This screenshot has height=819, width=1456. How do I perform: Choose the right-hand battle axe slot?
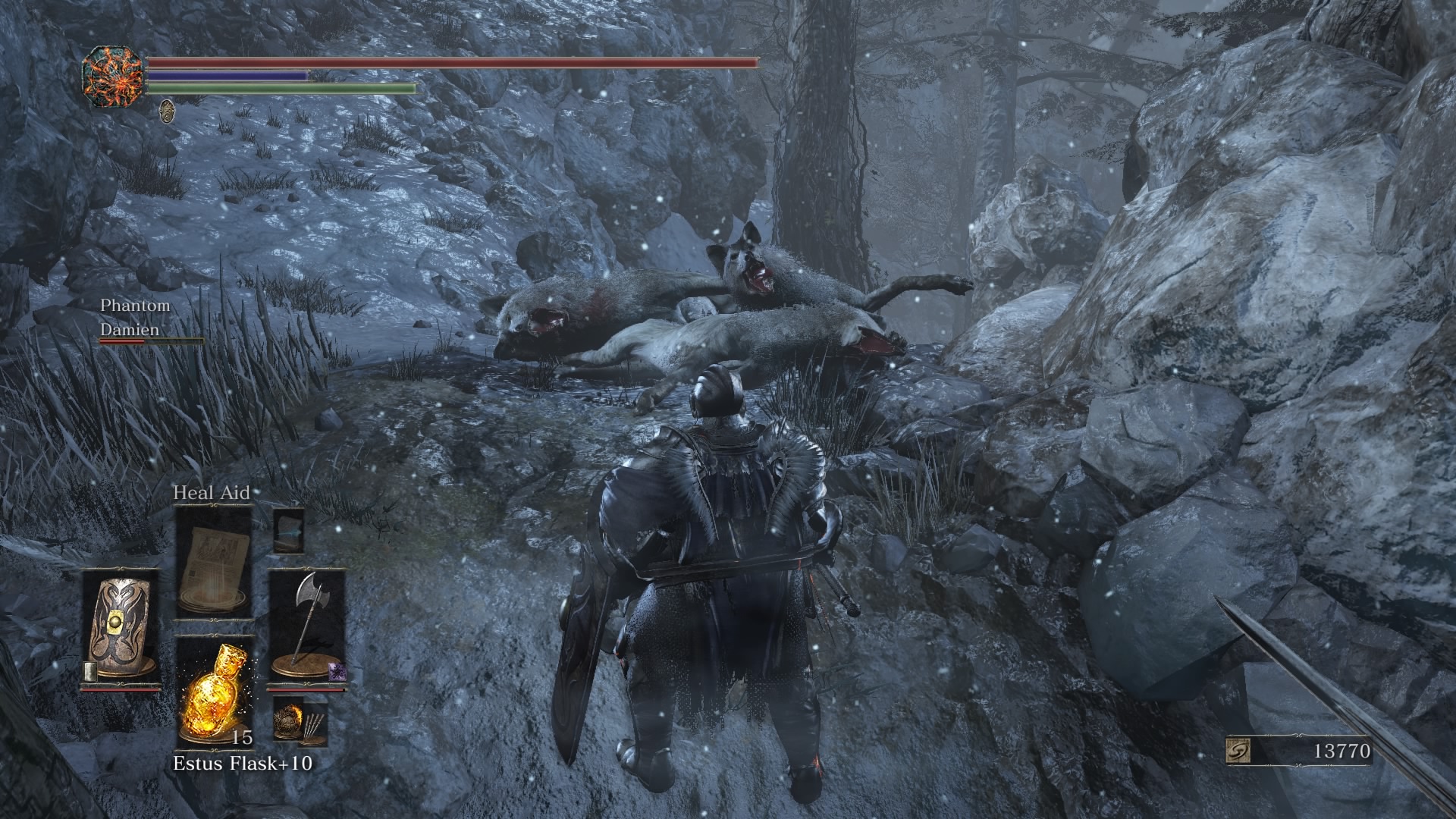306,628
